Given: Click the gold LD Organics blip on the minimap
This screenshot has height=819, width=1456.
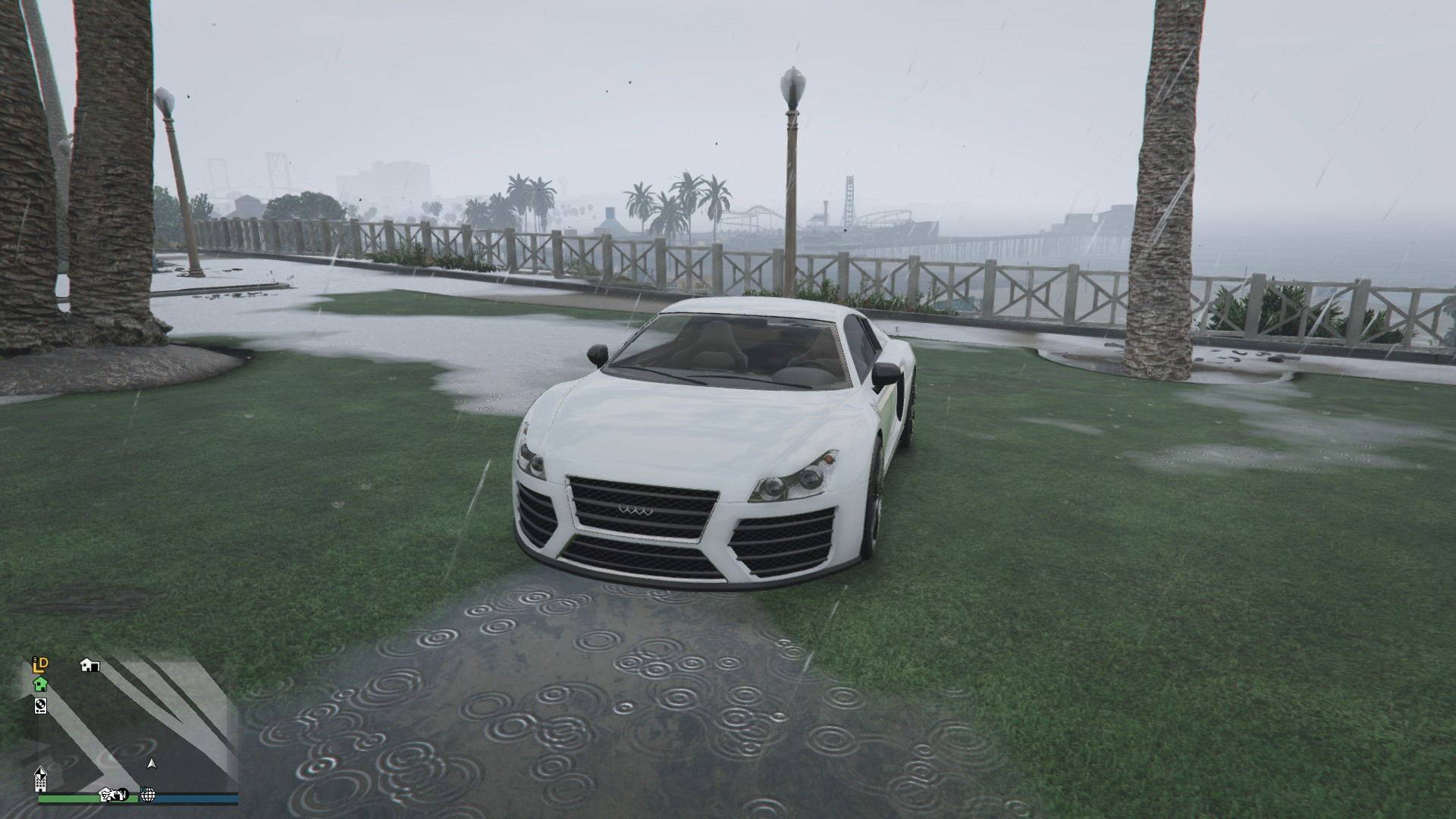Looking at the screenshot, I should (x=40, y=665).
